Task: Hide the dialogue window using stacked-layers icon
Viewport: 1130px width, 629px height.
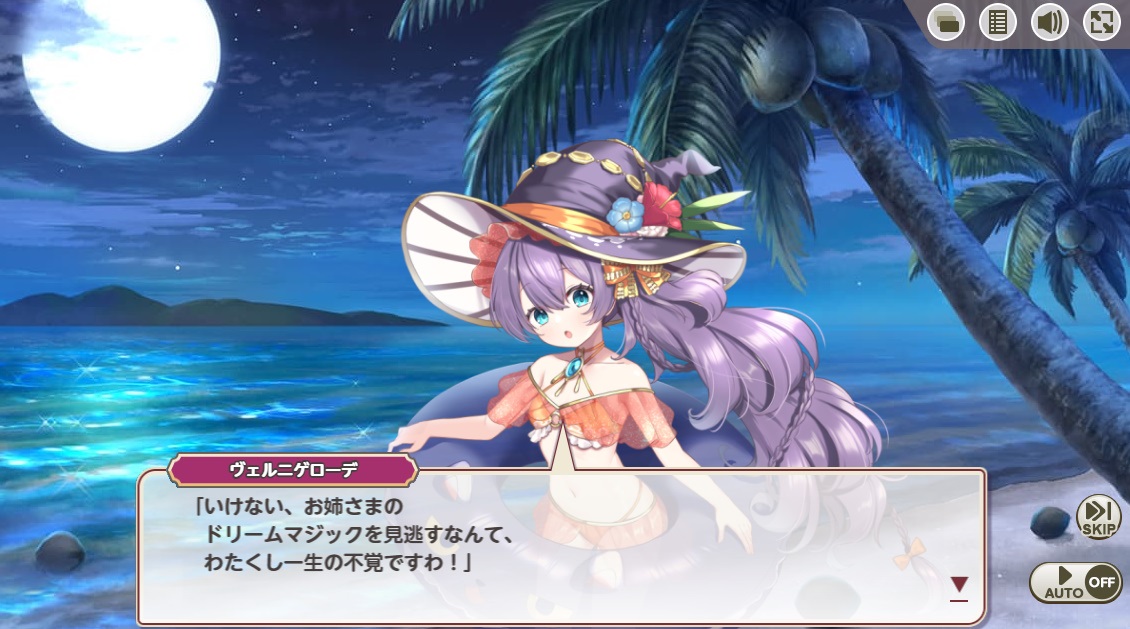Action: tap(945, 22)
